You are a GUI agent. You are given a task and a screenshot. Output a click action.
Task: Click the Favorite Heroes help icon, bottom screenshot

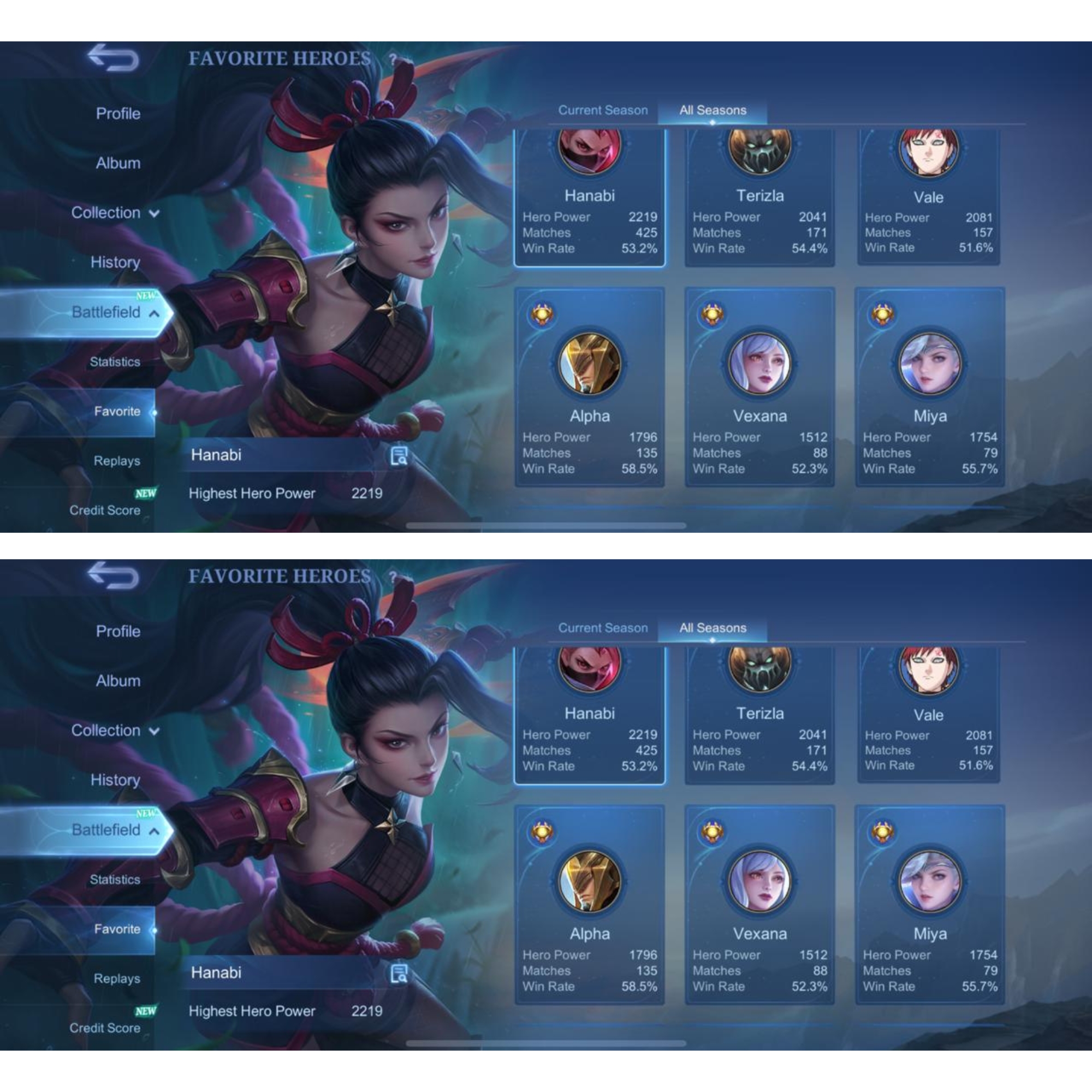click(392, 577)
